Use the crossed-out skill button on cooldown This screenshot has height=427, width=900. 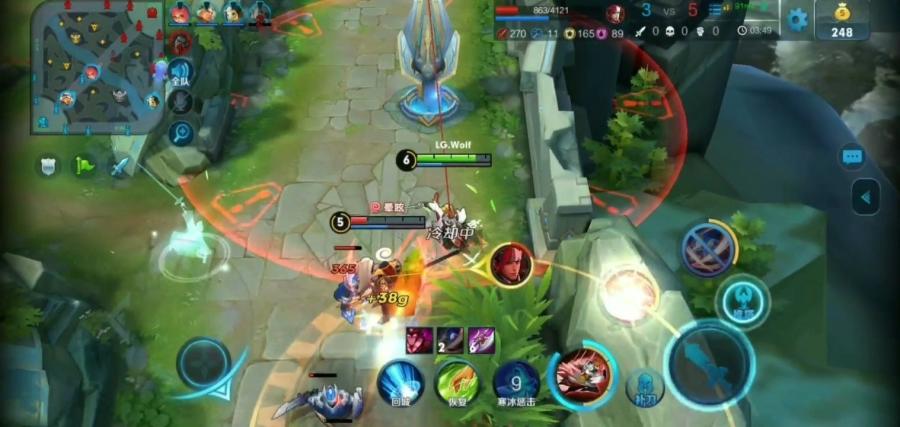709,248
